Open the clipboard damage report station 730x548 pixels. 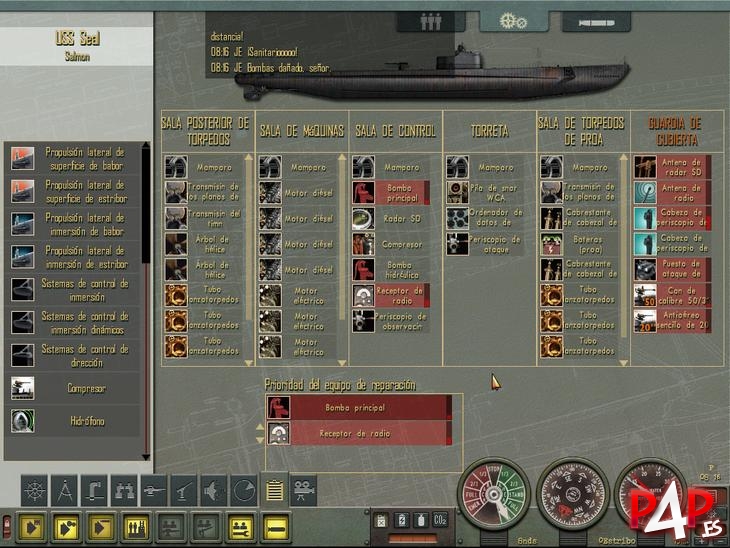pos(273,490)
